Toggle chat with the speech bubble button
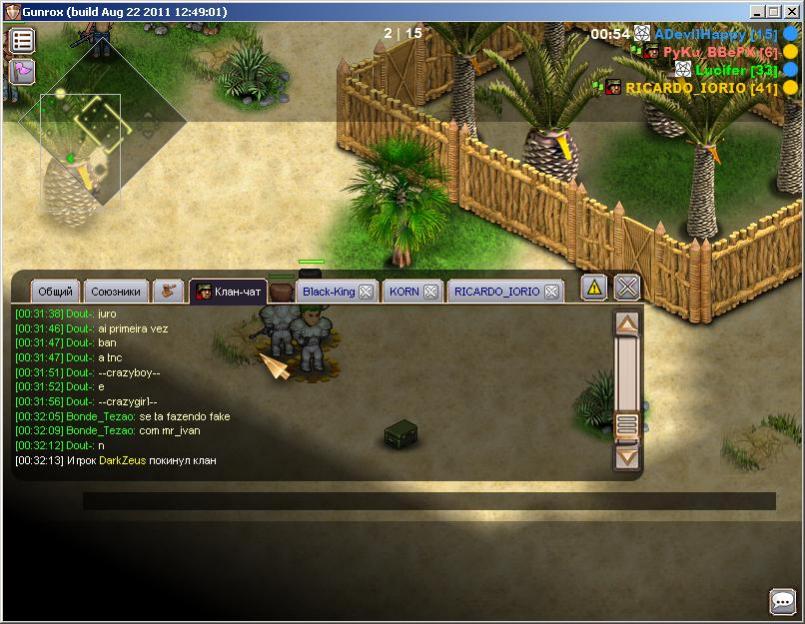The width and height of the screenshot is (805, 624). 782,601
